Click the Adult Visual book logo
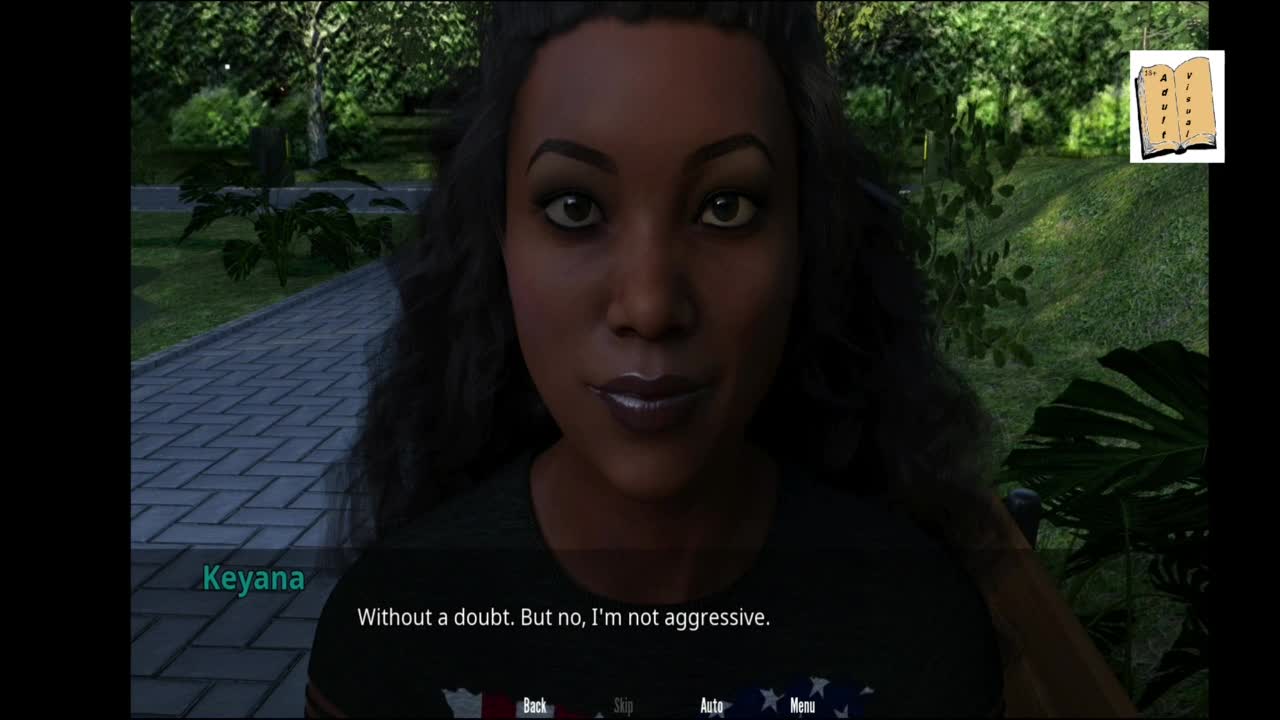 click(1177, 107)
